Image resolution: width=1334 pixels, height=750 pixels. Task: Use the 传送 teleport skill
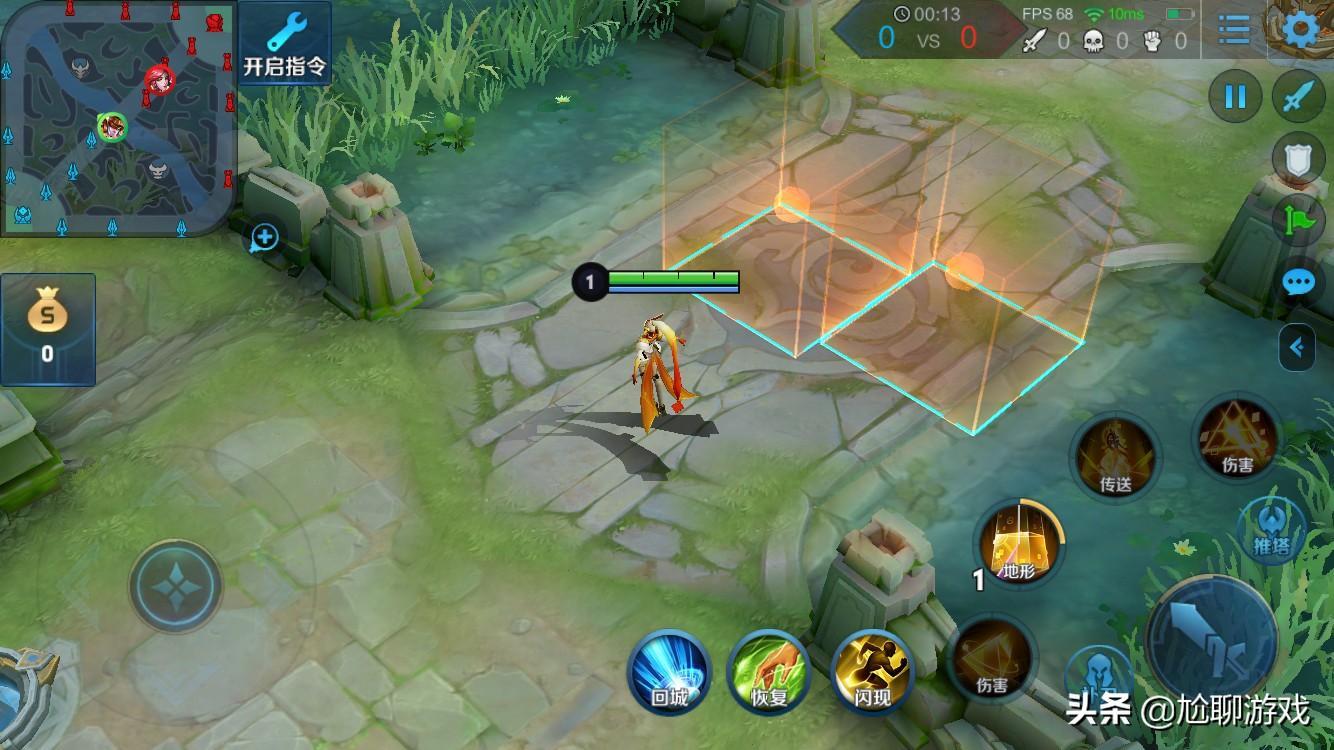point(1116,457)
